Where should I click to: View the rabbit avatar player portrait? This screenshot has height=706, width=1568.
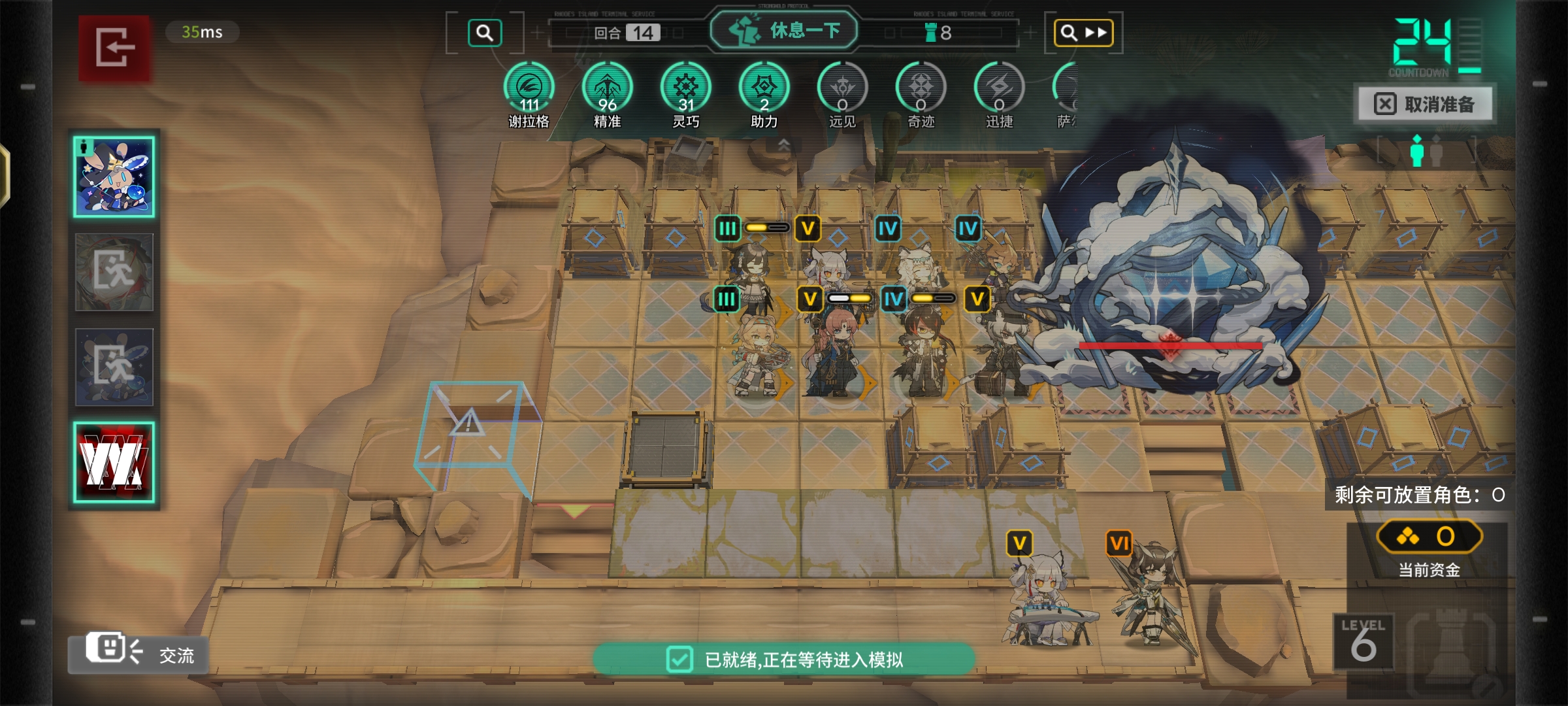pyautogui.click(x=114, y=177)
